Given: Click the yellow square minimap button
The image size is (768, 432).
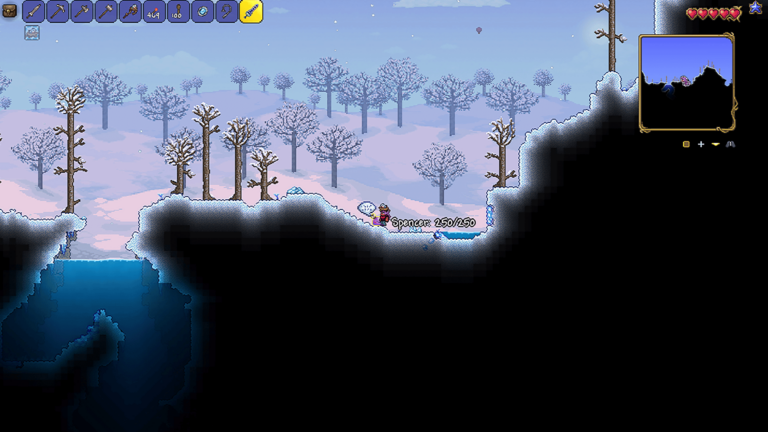Looking at the screenshot, I should pos(686,144).
